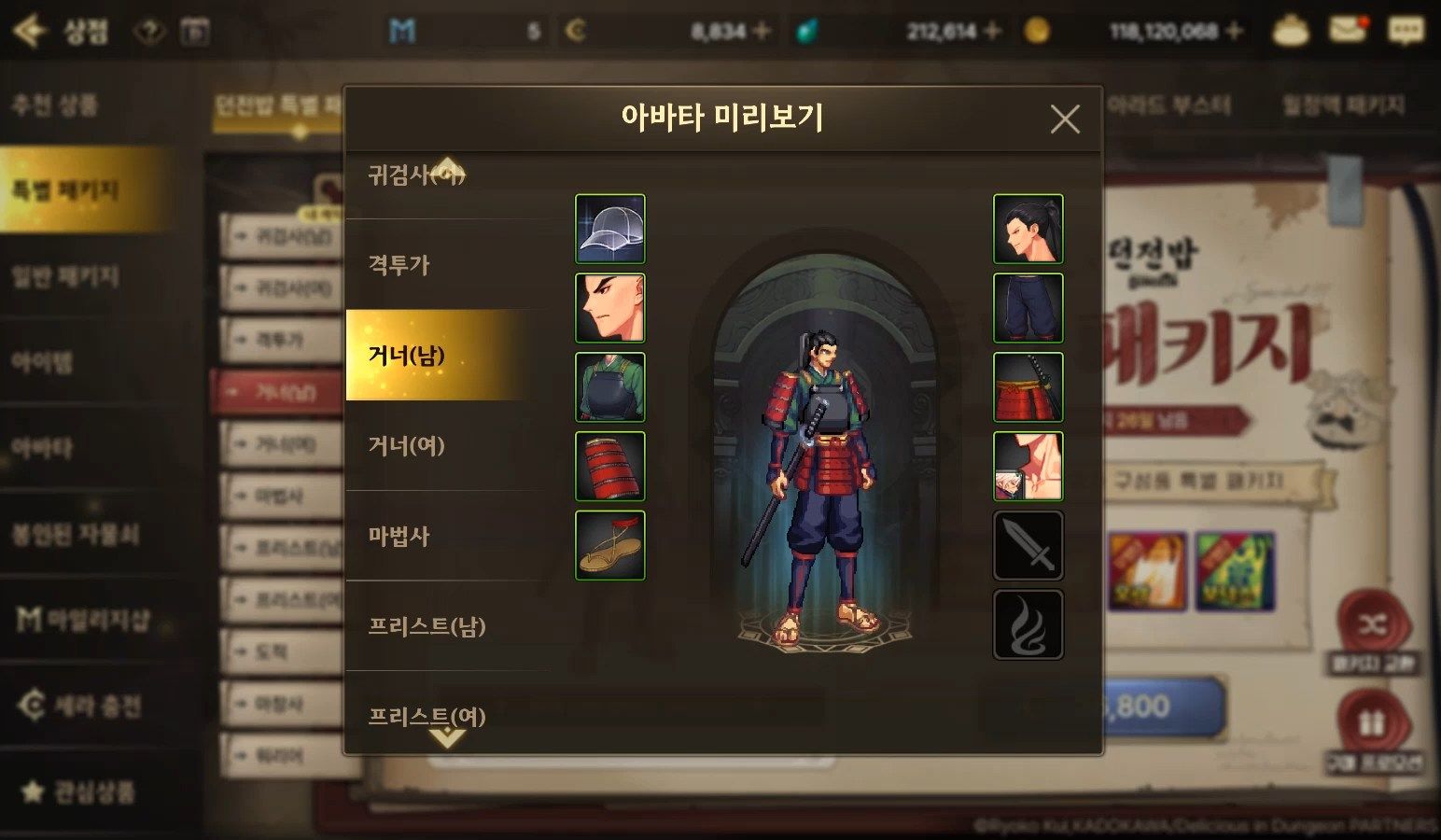This screenshot has height=840, width=1441.
Task: Close the avatar preview popup
Action: tap(1064, 119)
